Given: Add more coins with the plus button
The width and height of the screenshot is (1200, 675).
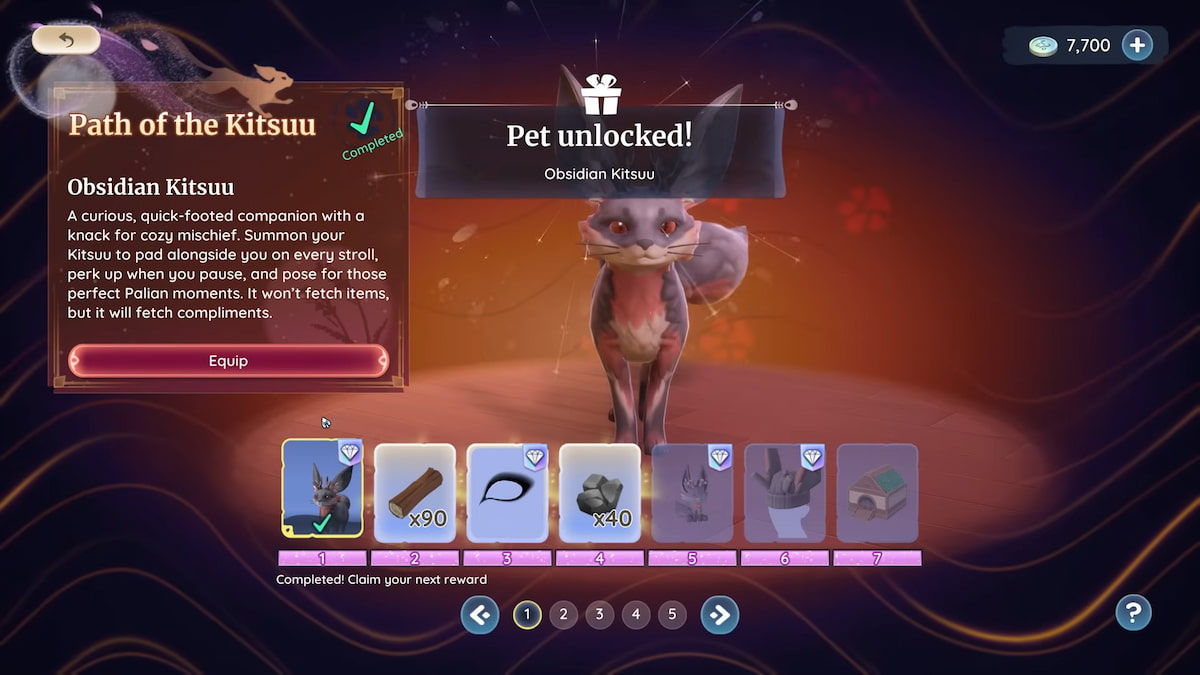Looking at the screenshot, I should tap(1137, 45).
